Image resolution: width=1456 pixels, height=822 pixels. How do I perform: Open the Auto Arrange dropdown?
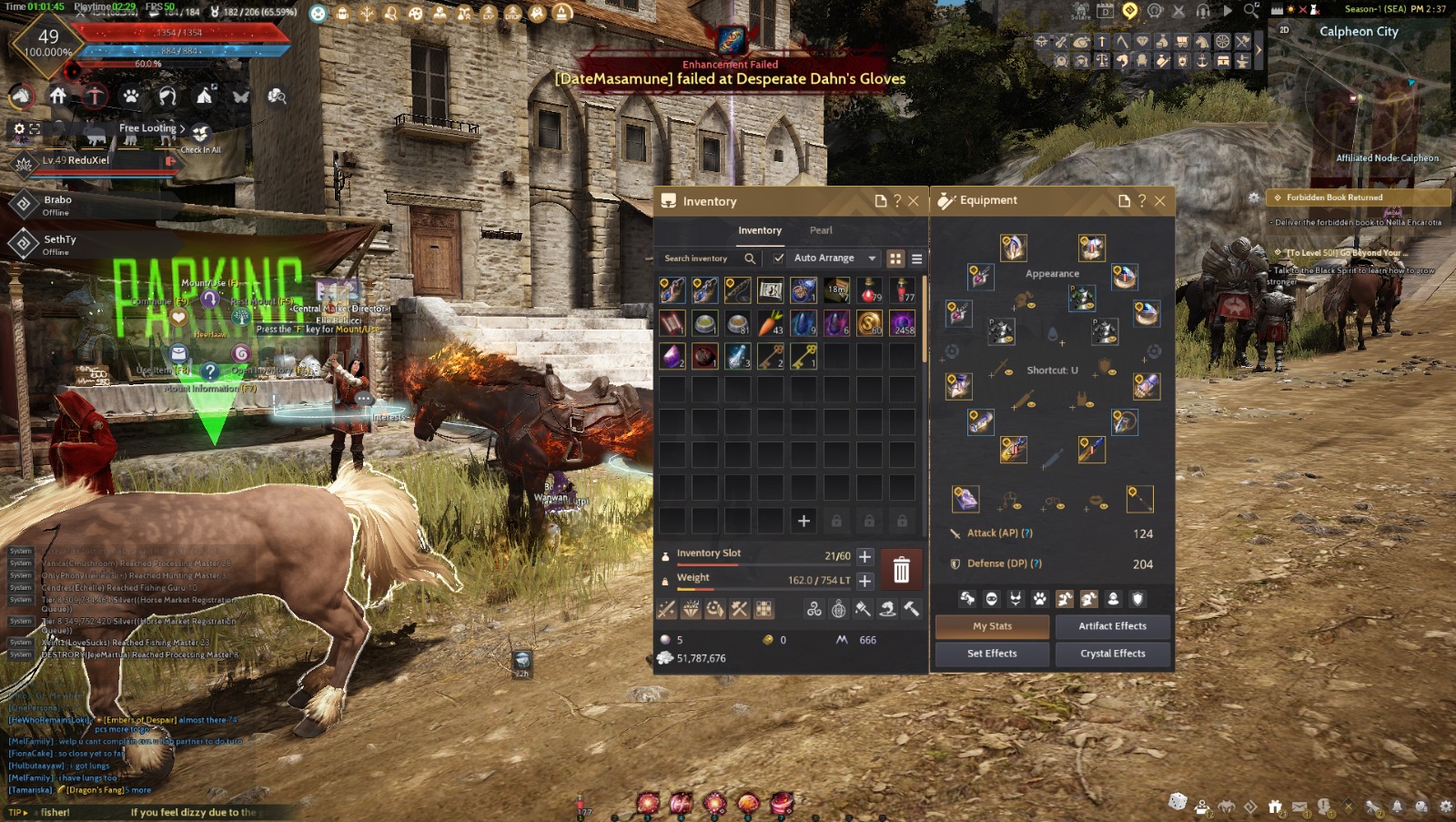click(872, 259)
